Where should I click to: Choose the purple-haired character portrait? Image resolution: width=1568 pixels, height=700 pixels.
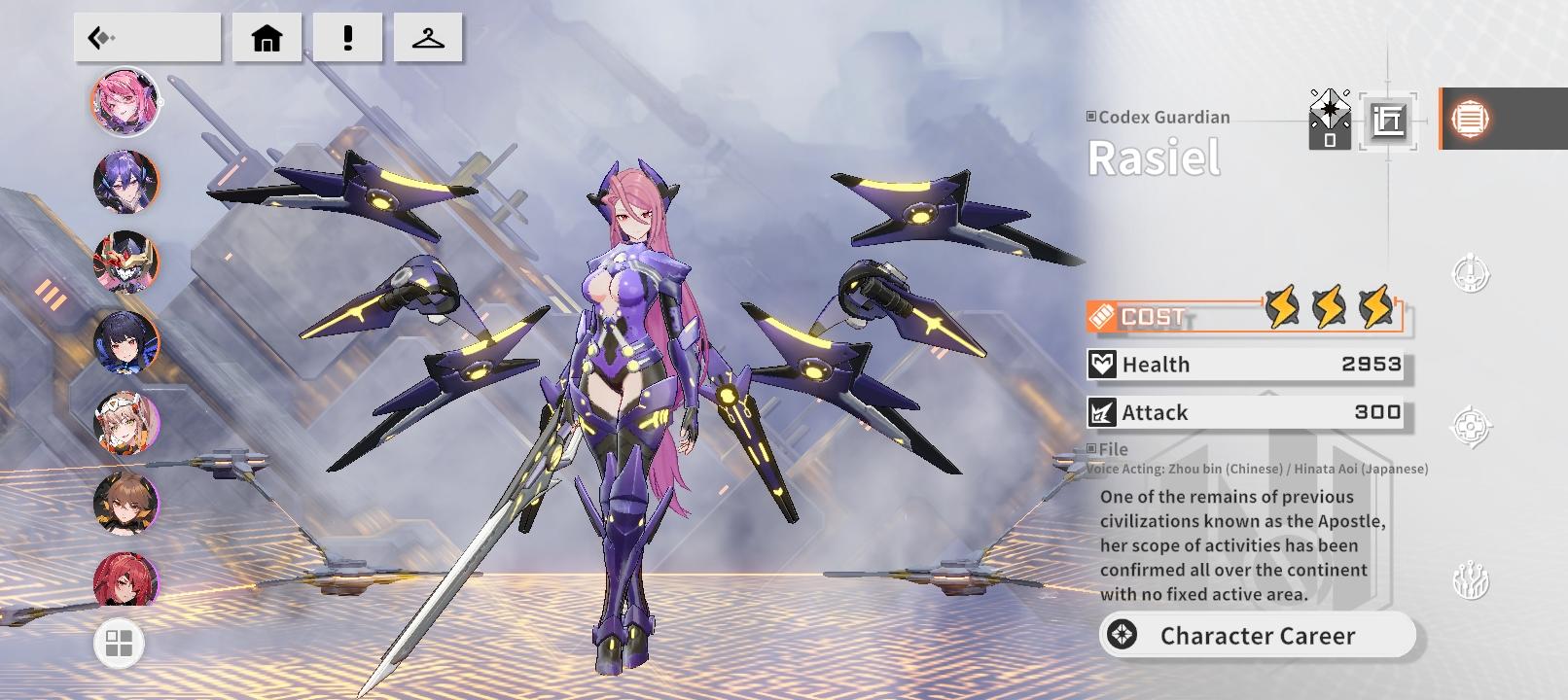(x=125, y=182)
